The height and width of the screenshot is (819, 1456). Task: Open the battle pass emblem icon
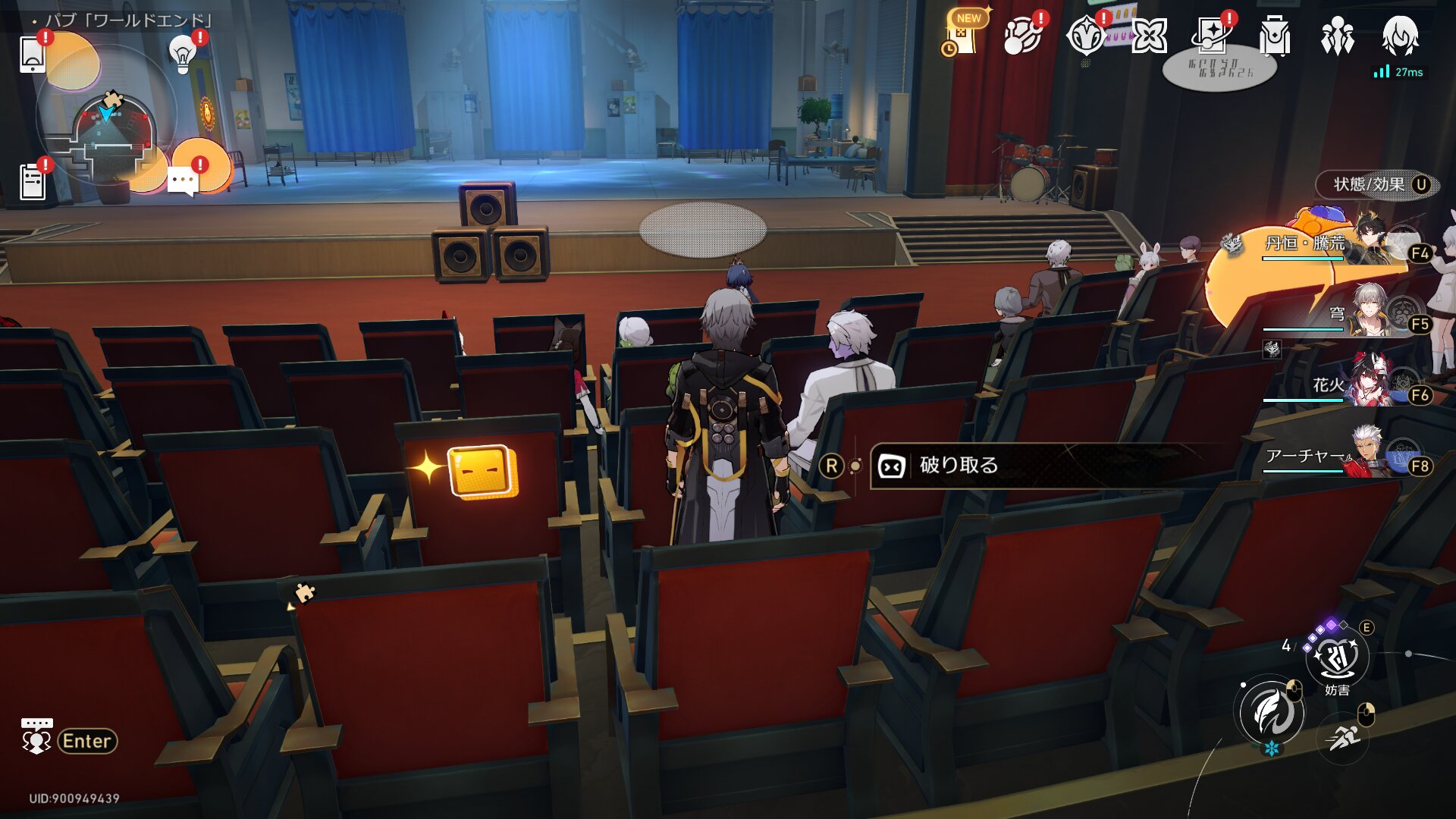pyautogui.click(x=1085, y=36)
